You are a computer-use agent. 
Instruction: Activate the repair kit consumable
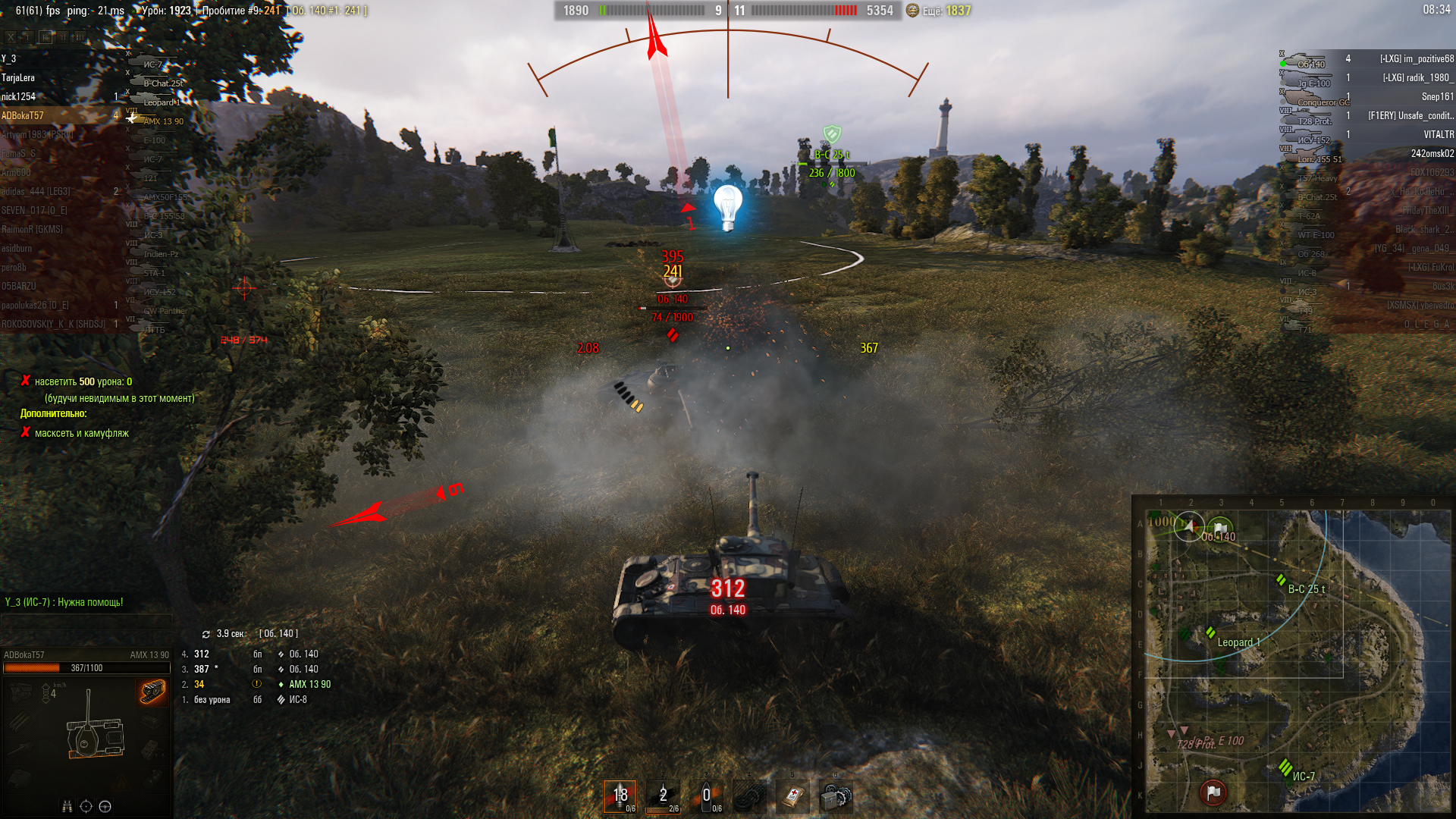click(x=836, y=796)
